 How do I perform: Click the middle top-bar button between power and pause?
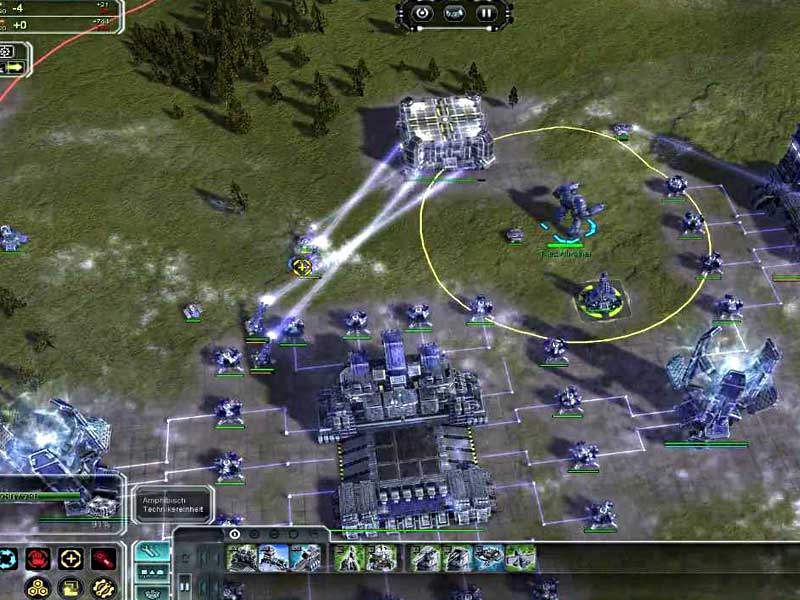(454, 14)
